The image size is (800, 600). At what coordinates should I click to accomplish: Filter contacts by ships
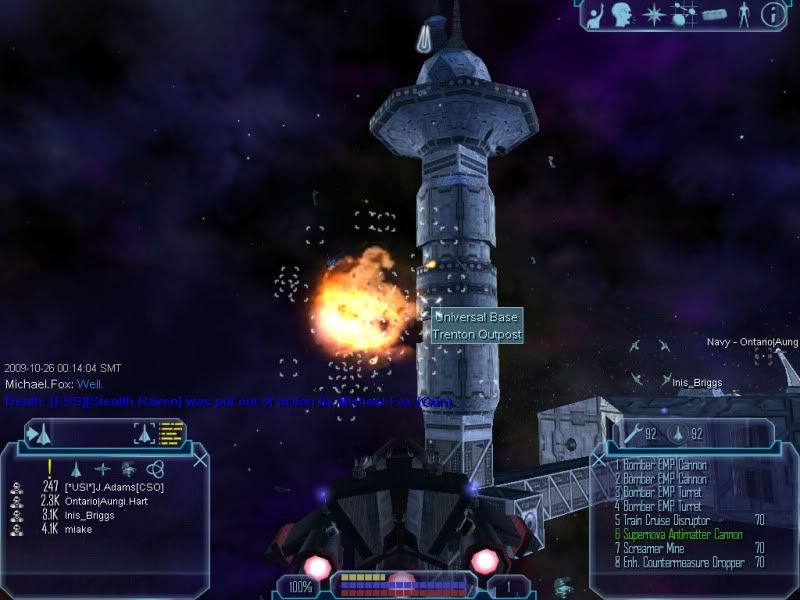(x=75, y=468)
